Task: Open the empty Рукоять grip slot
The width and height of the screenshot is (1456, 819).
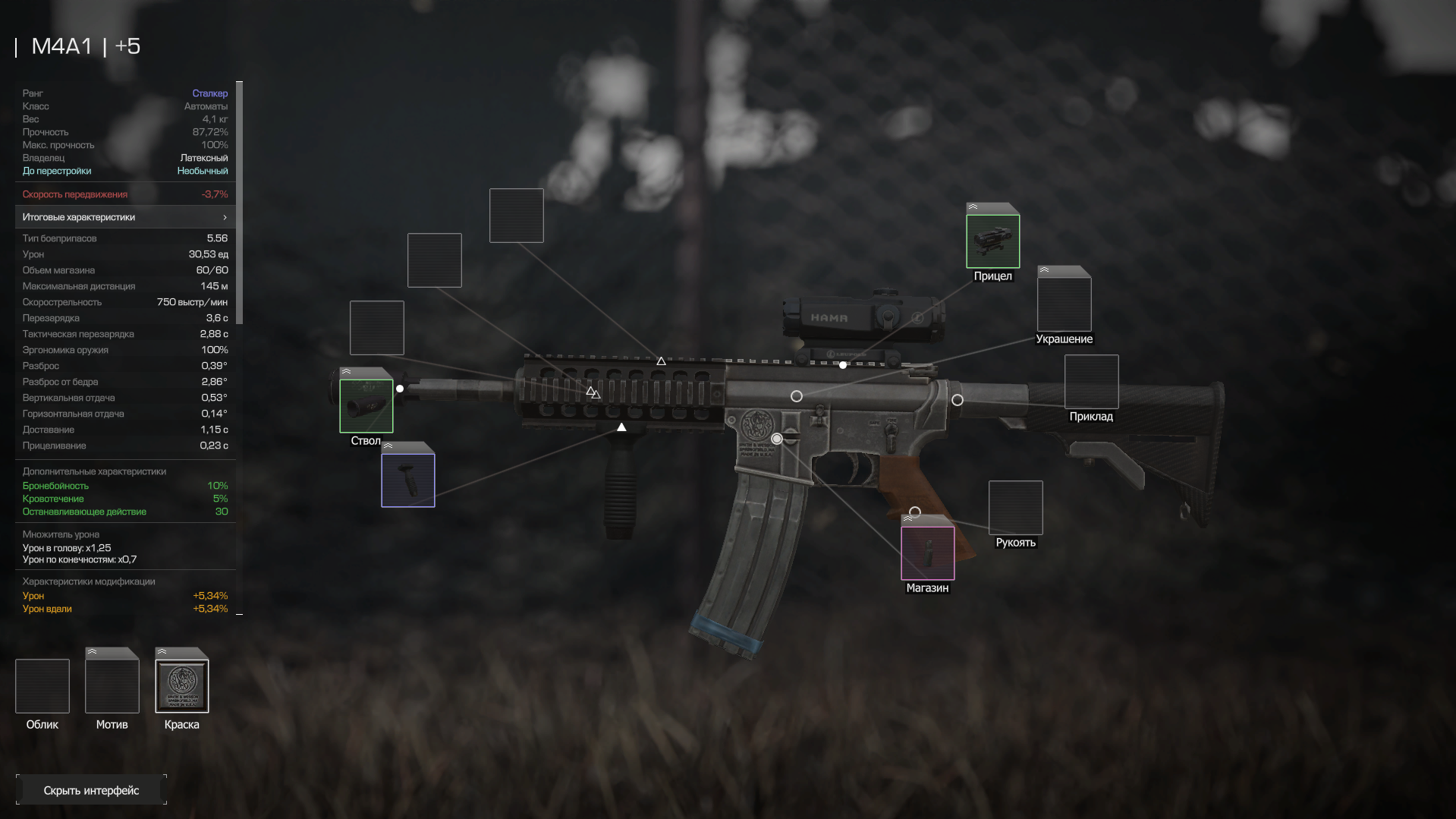Action: point(1015,508)
